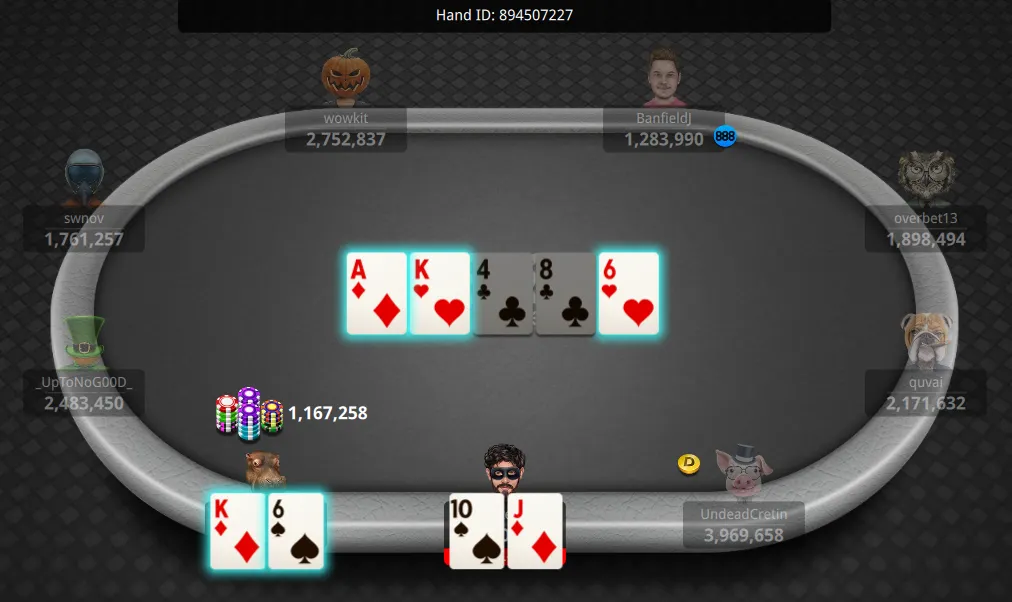The width and height of the screenshot is (1012, 602).
Task: Click the 4 of clubs board card
Action: coord(503,293)
